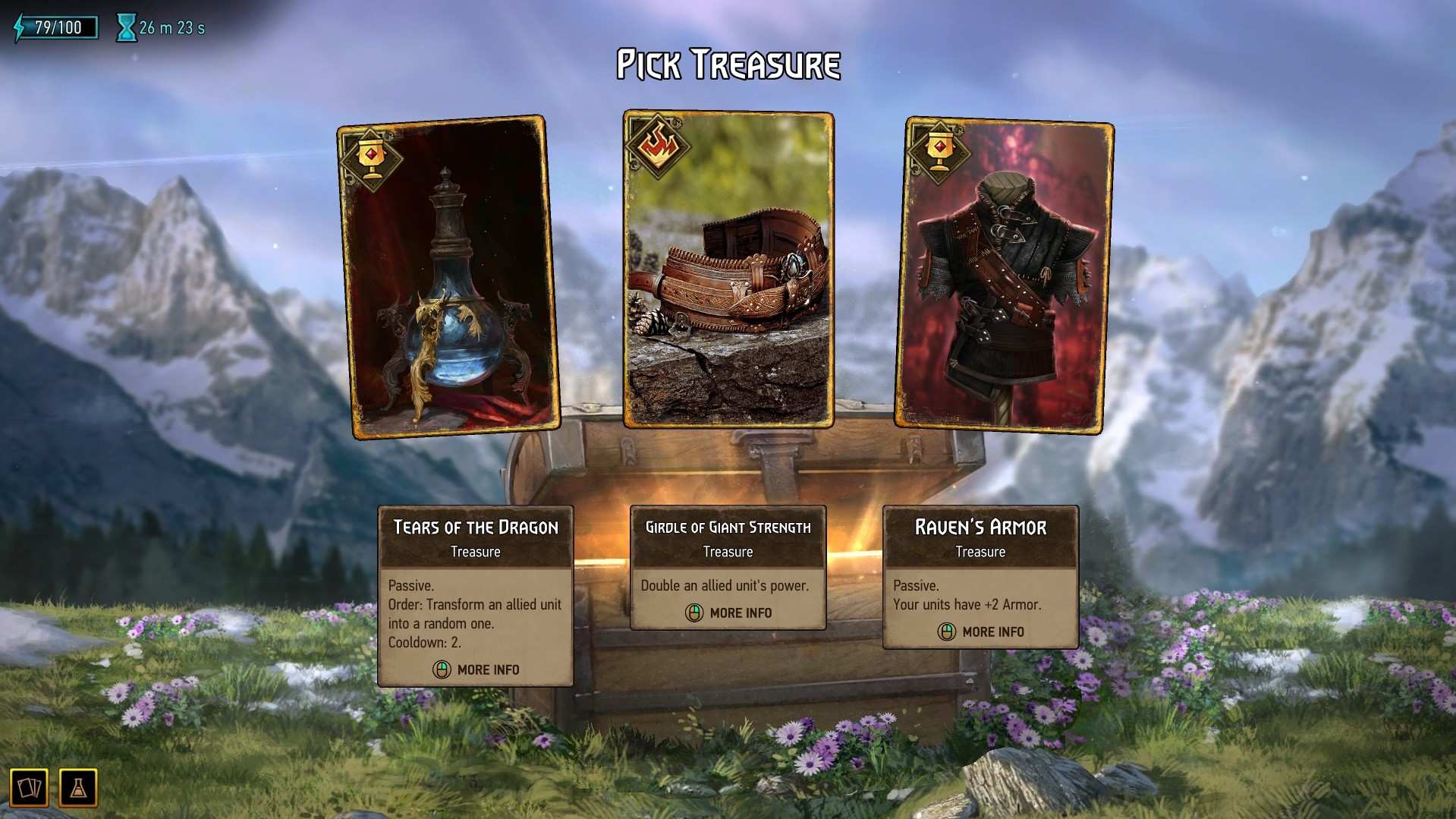Open MORE INFO for Tears of the Dragon

click(486, 669)
